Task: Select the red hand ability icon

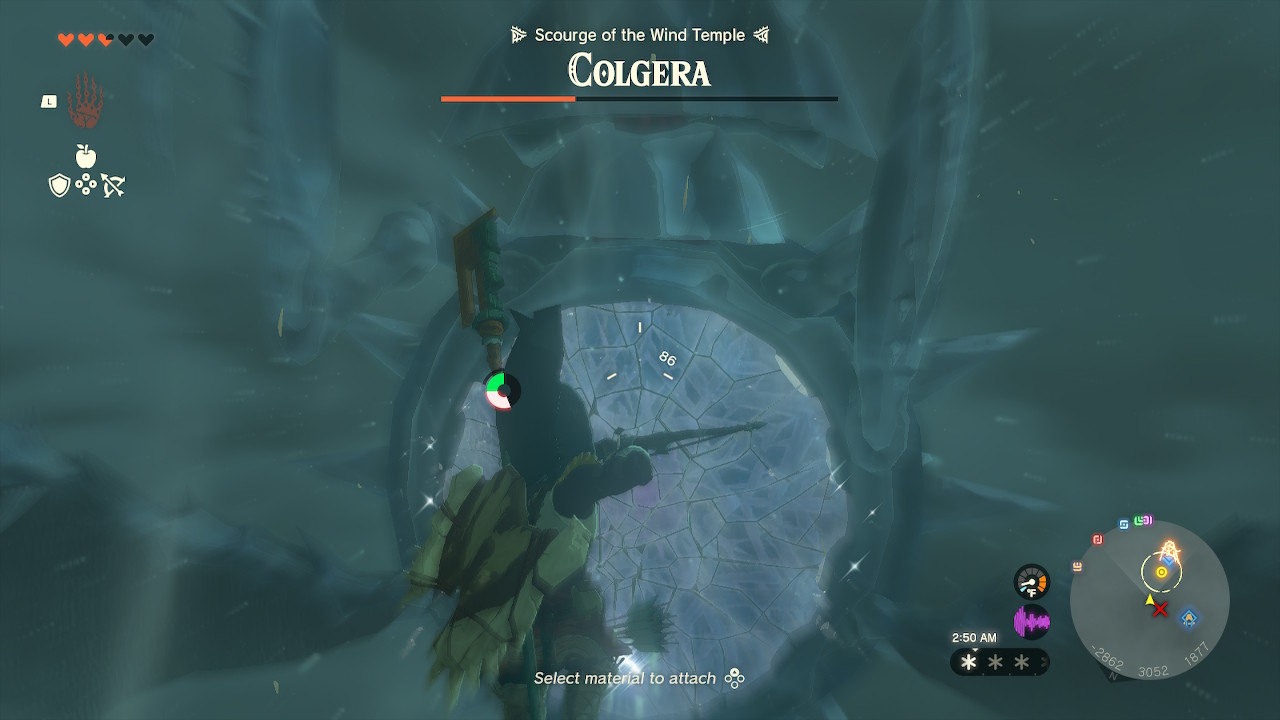Action: pos(86,101)
